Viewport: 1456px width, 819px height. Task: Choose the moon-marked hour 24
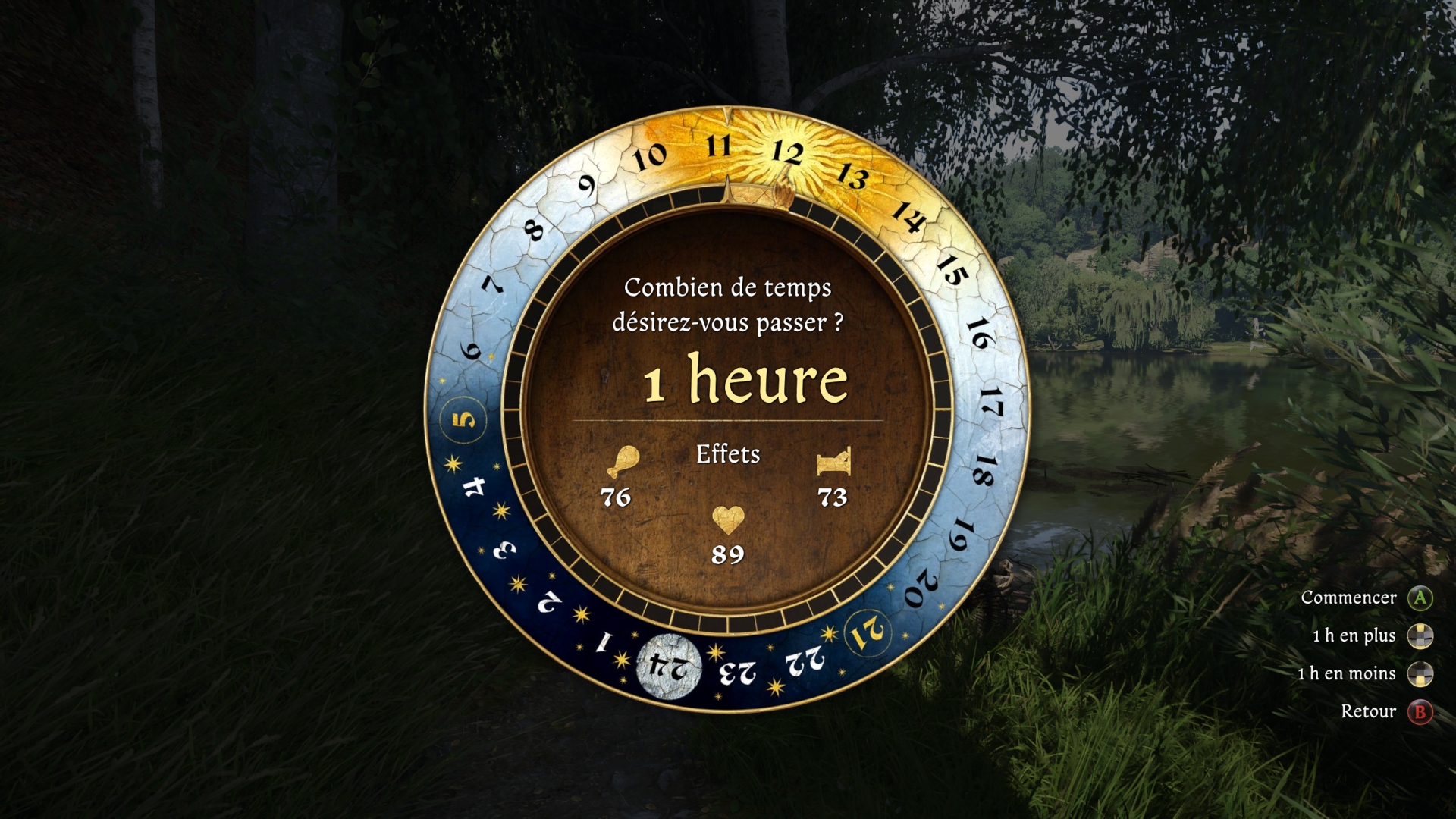pos(668,667)
